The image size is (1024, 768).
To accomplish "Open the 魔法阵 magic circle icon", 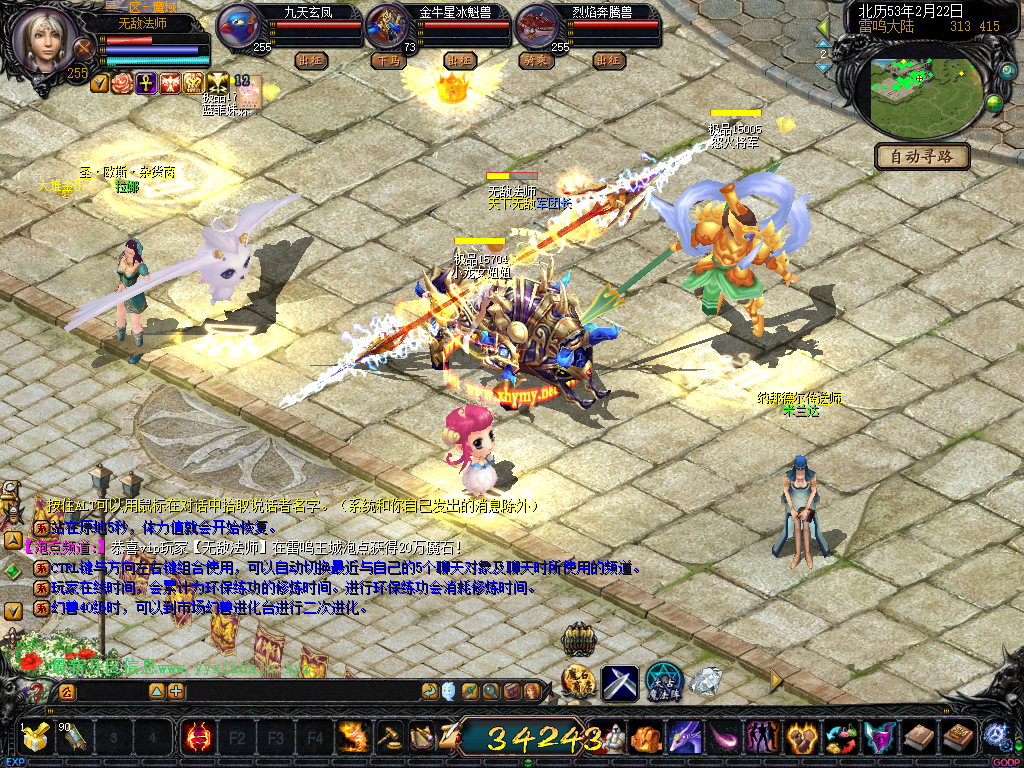I will tap(663, 682).
